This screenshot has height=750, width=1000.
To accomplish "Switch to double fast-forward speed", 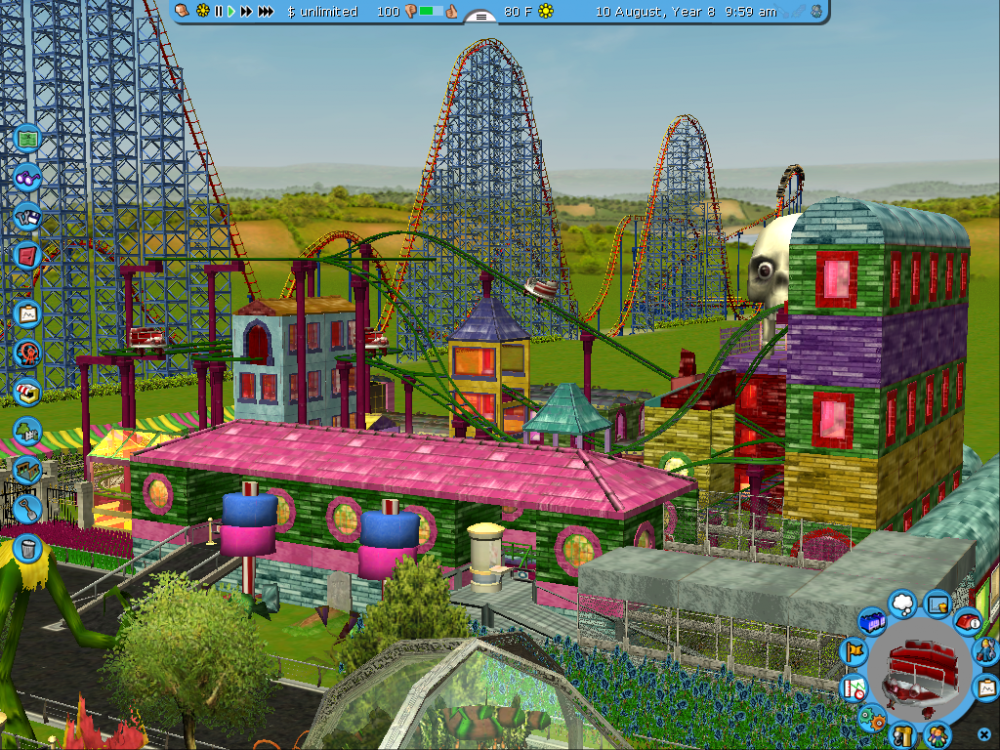I will pos(246,11).
